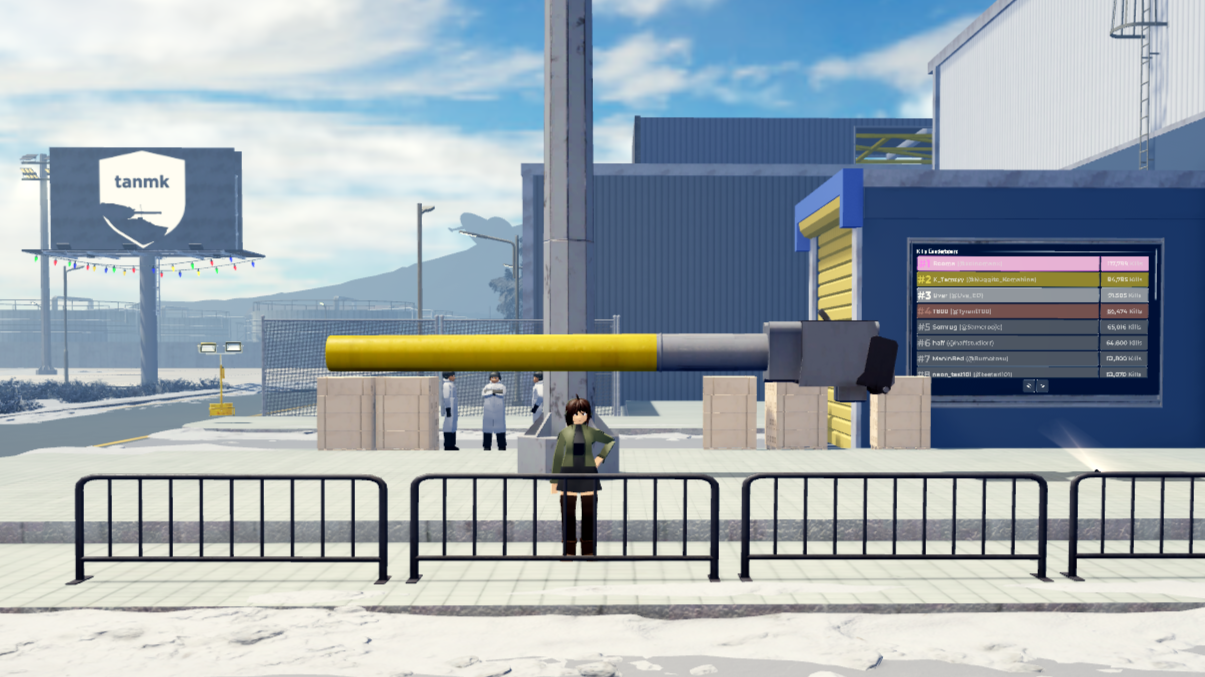Click the left arrow button under the leaderboard
The height and width of the screenshot is (677, 1205).
tap(1028, 386)
